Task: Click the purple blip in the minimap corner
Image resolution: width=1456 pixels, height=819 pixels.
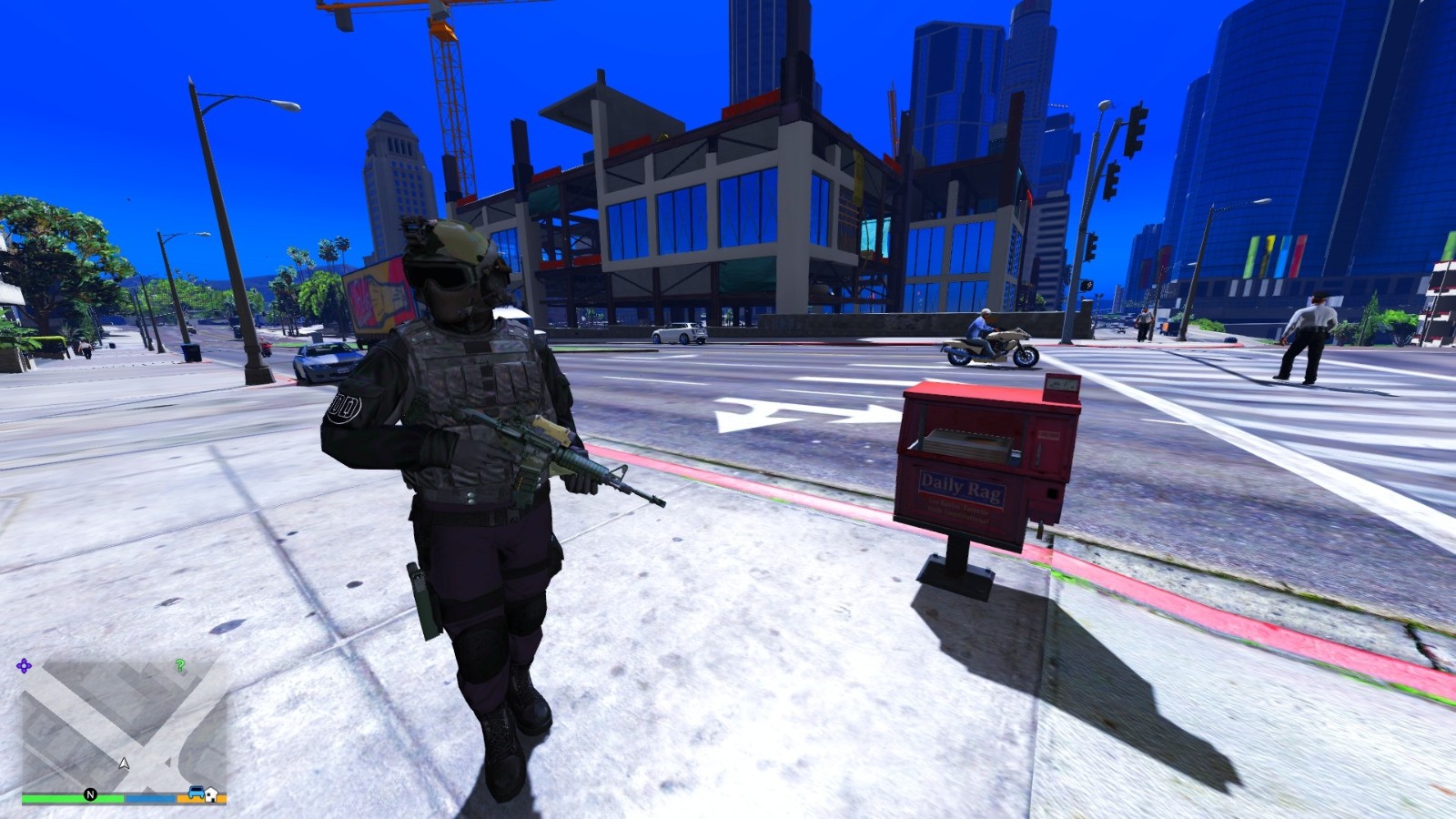Action: [x=25, y=664]
